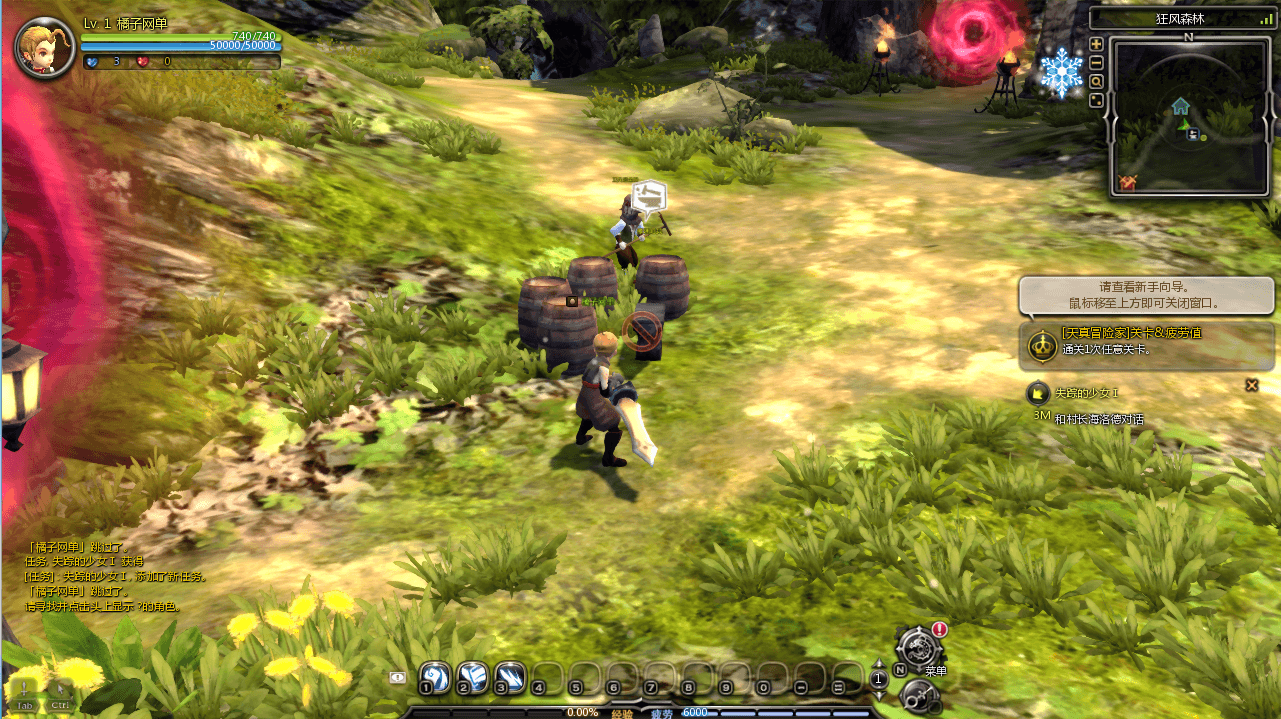
Task: Click the round weapon button below 菜单
Action: tap(916, 694)
